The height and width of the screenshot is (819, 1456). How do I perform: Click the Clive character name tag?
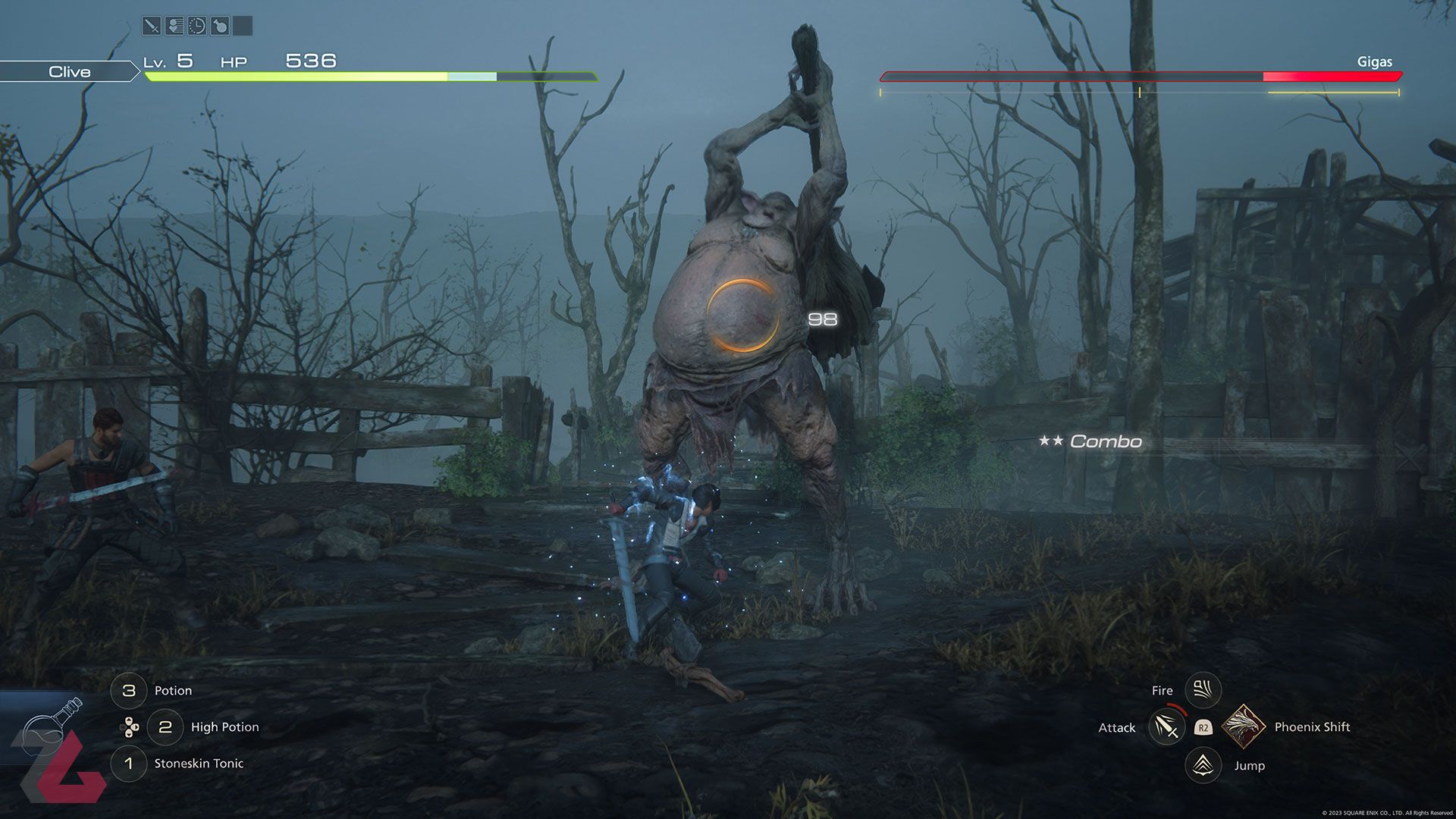pos(69,72)
